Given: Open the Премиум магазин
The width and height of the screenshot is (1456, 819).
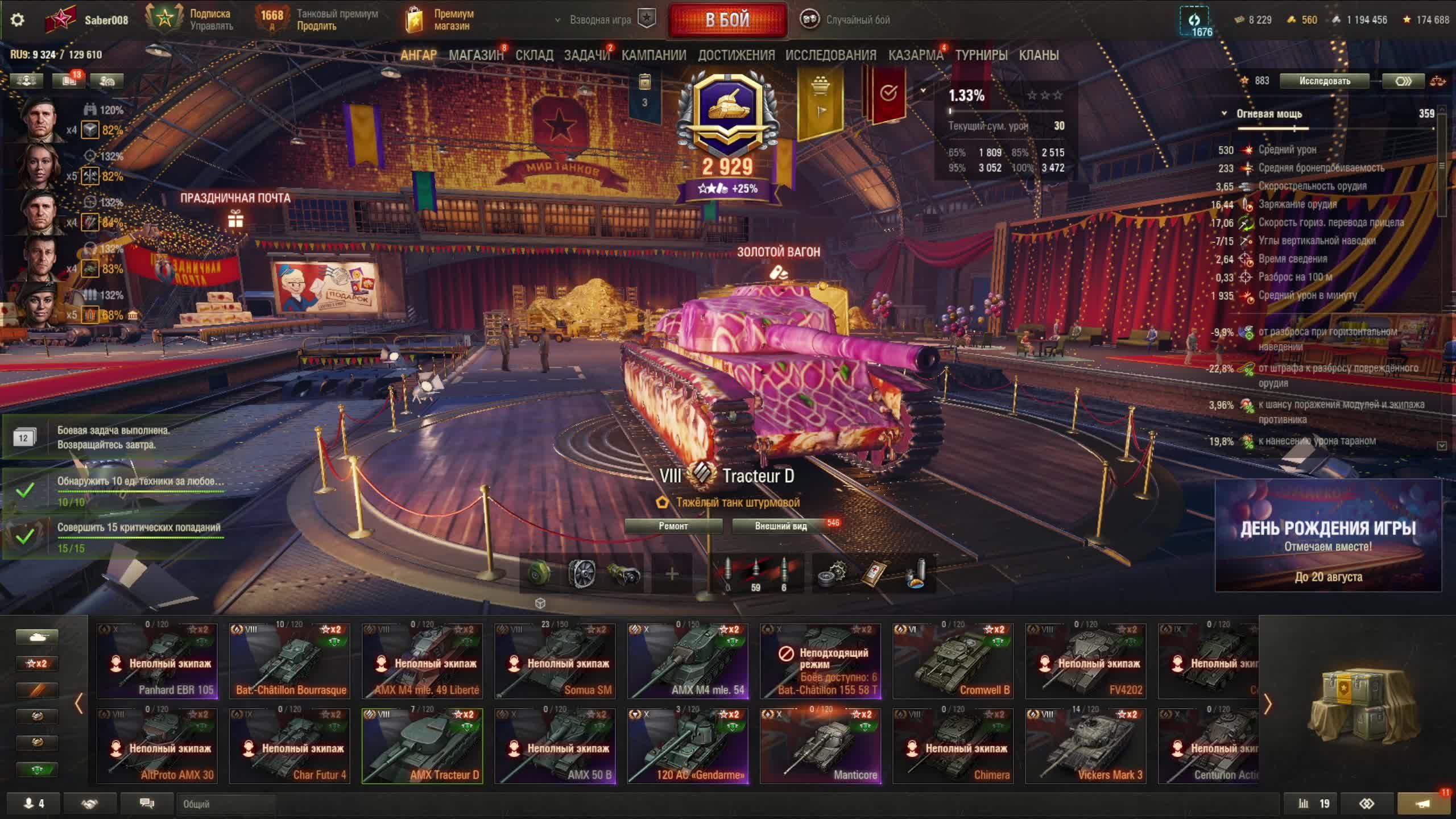Looking at the screenshot, I should (x=441, y=20).
